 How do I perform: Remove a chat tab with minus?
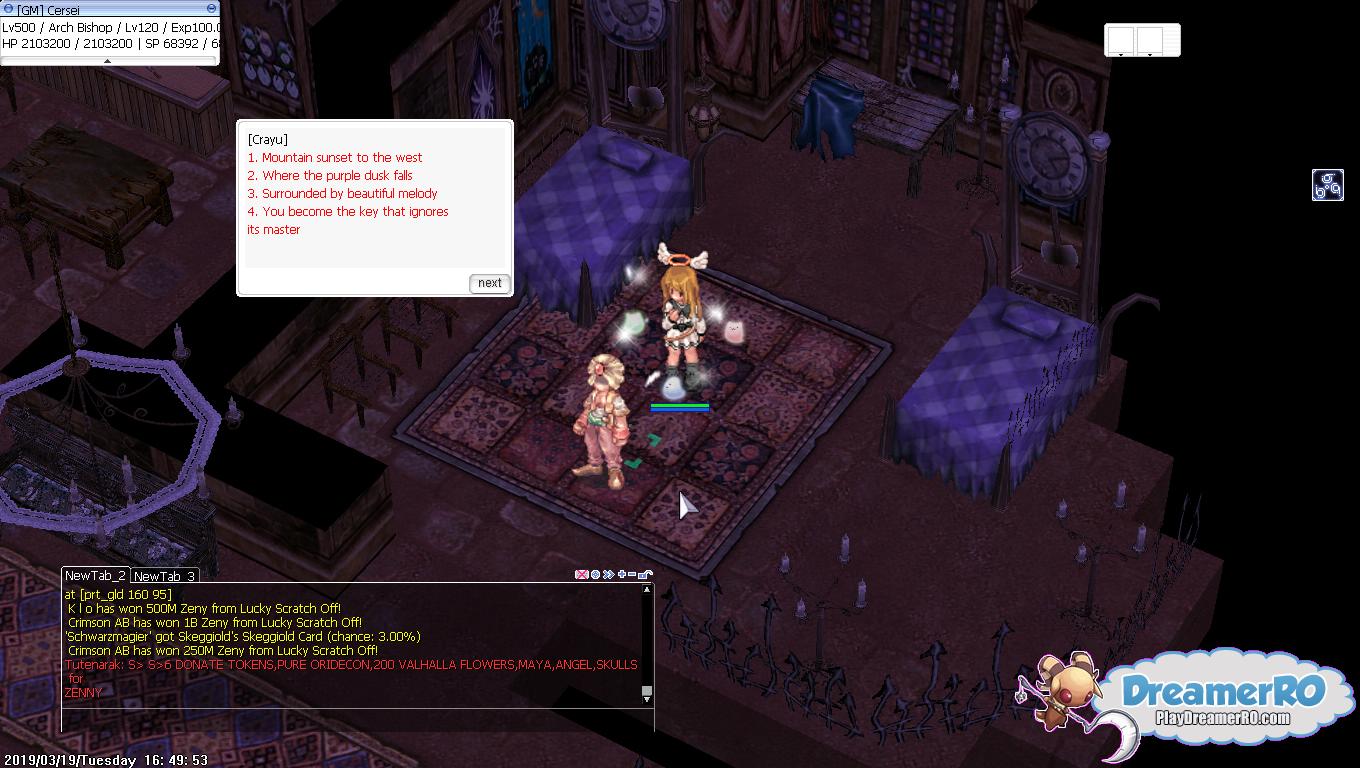pyautogui.click(x=632, y=575)
